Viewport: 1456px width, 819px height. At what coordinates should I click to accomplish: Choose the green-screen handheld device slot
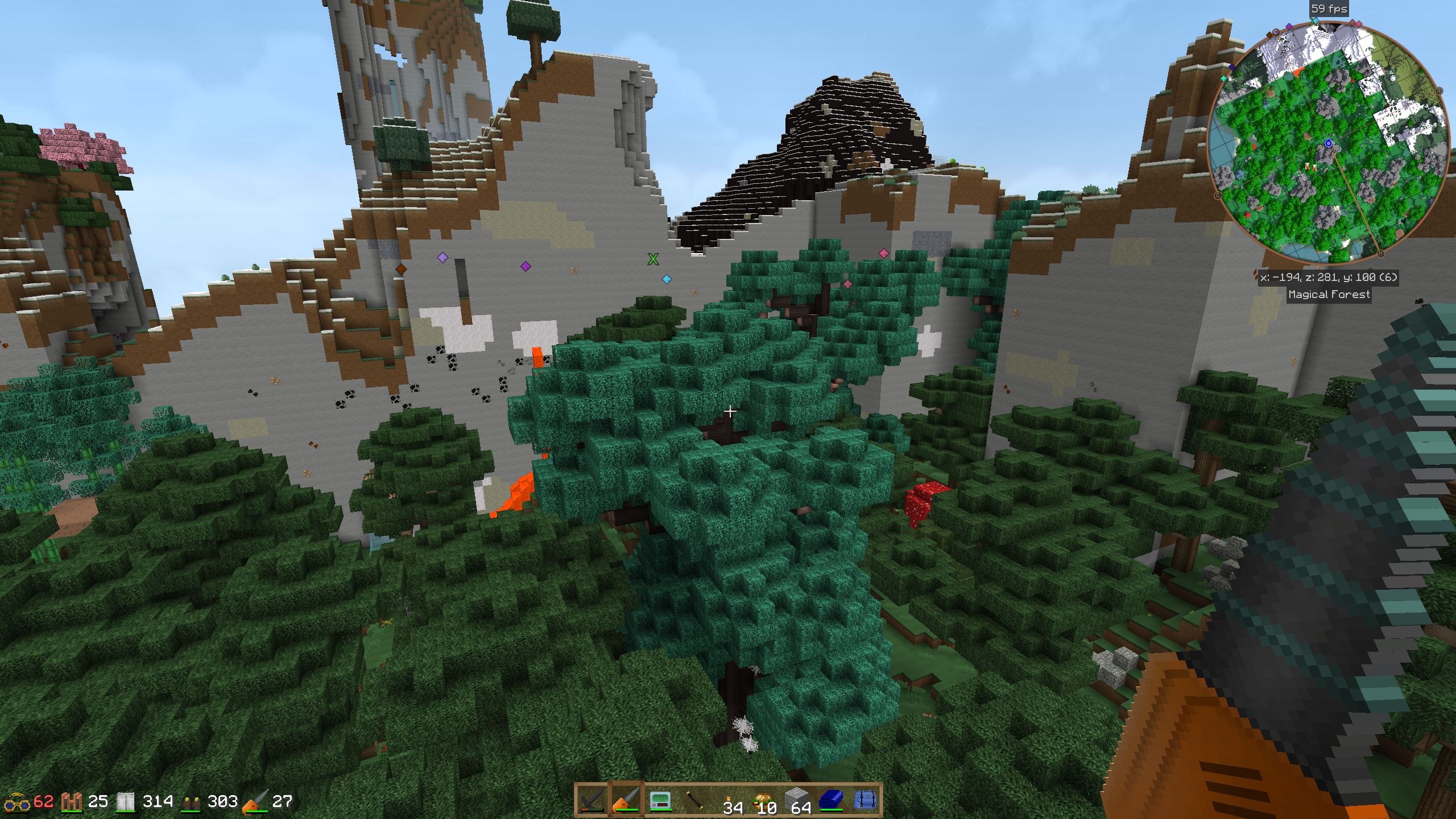click(660, 801)
